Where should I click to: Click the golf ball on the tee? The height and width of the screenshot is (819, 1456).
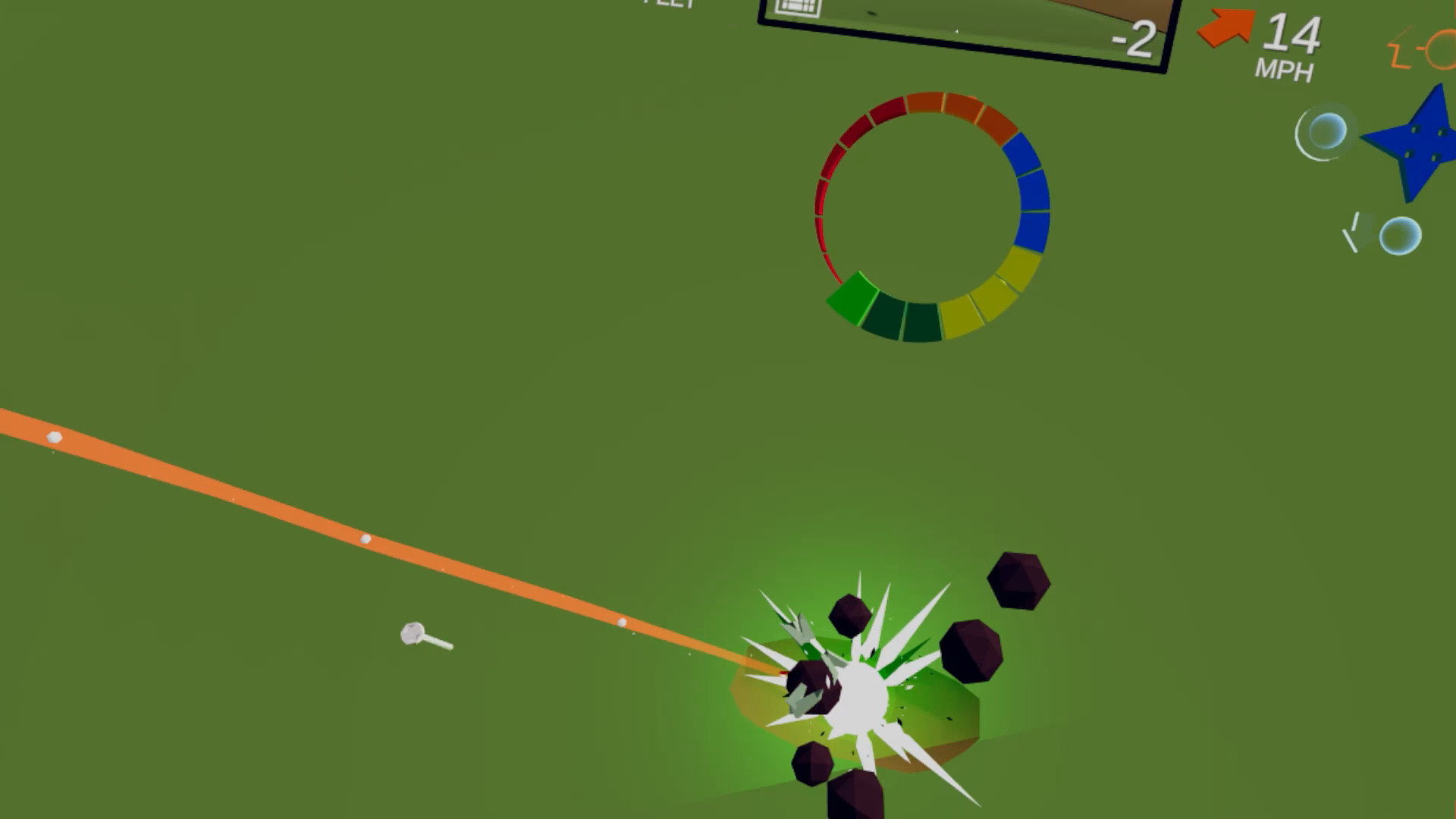(x=413, y=631)
